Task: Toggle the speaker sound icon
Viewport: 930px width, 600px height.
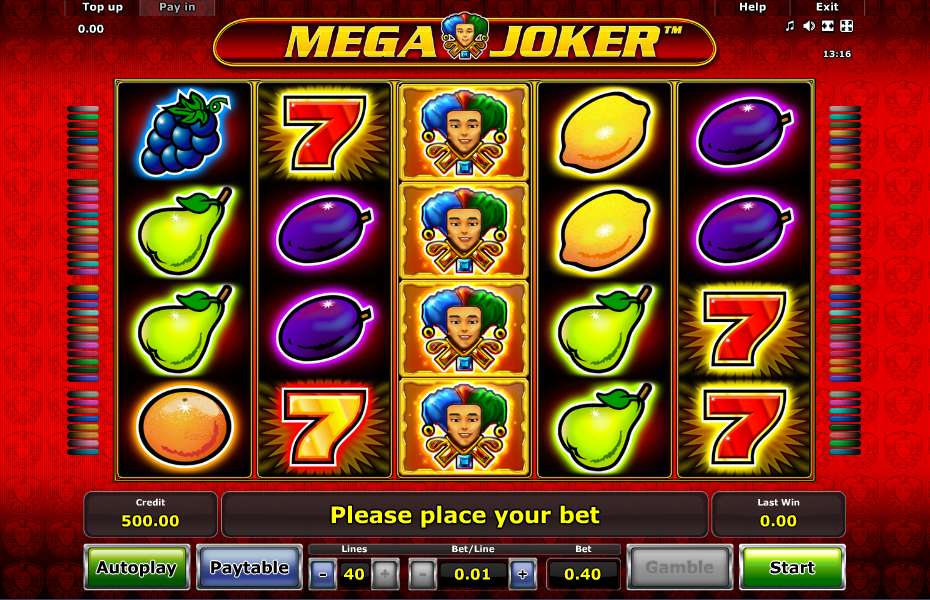Action: (808, 26)
